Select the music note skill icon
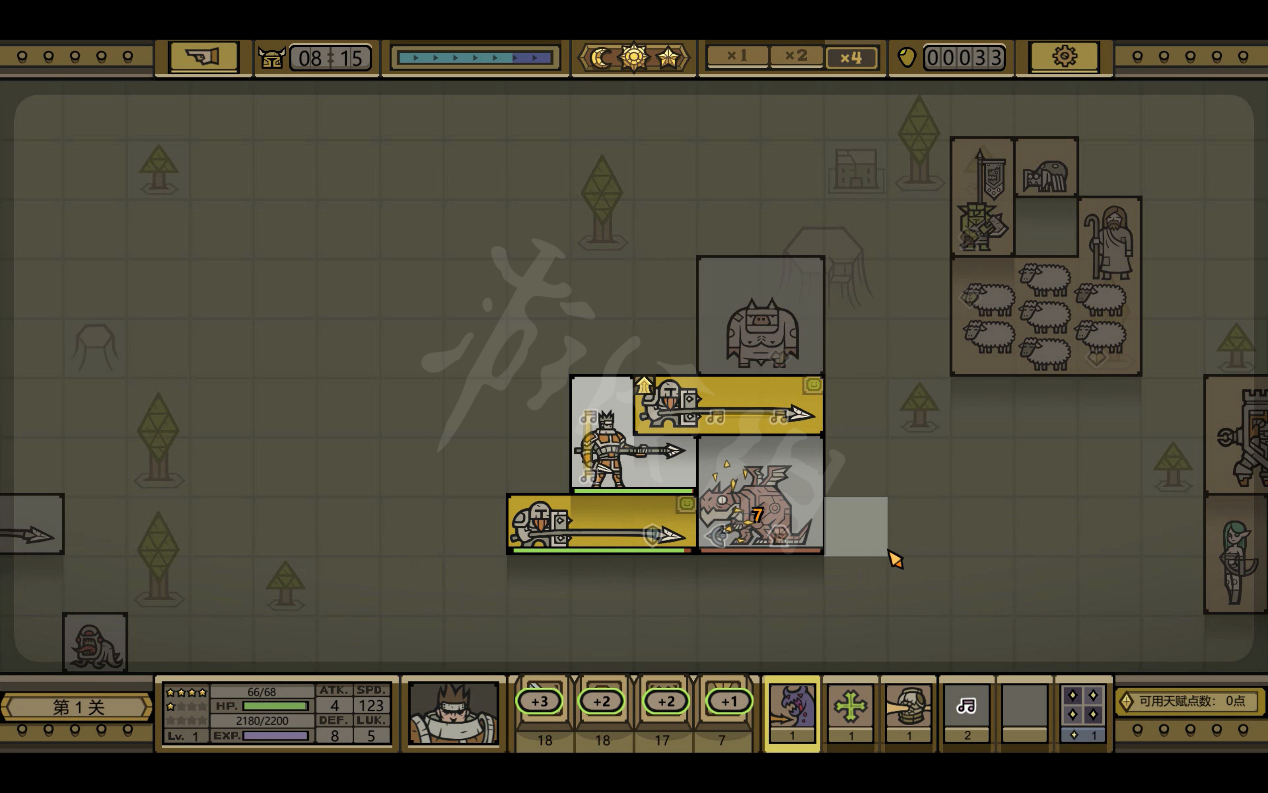This screenshot has width=1268, height=793. (966, 707)
